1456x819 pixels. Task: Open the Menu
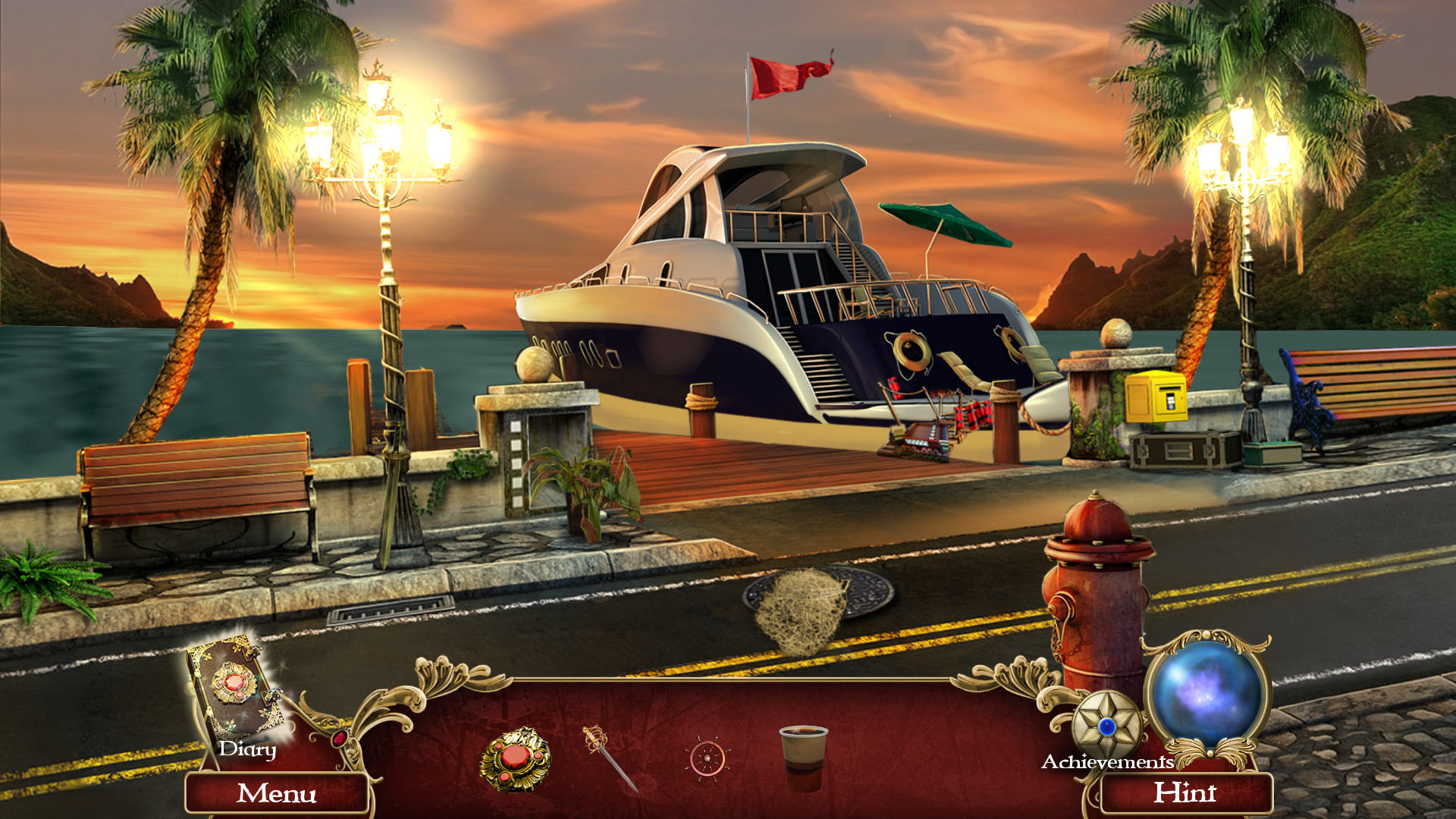point(278,794)
